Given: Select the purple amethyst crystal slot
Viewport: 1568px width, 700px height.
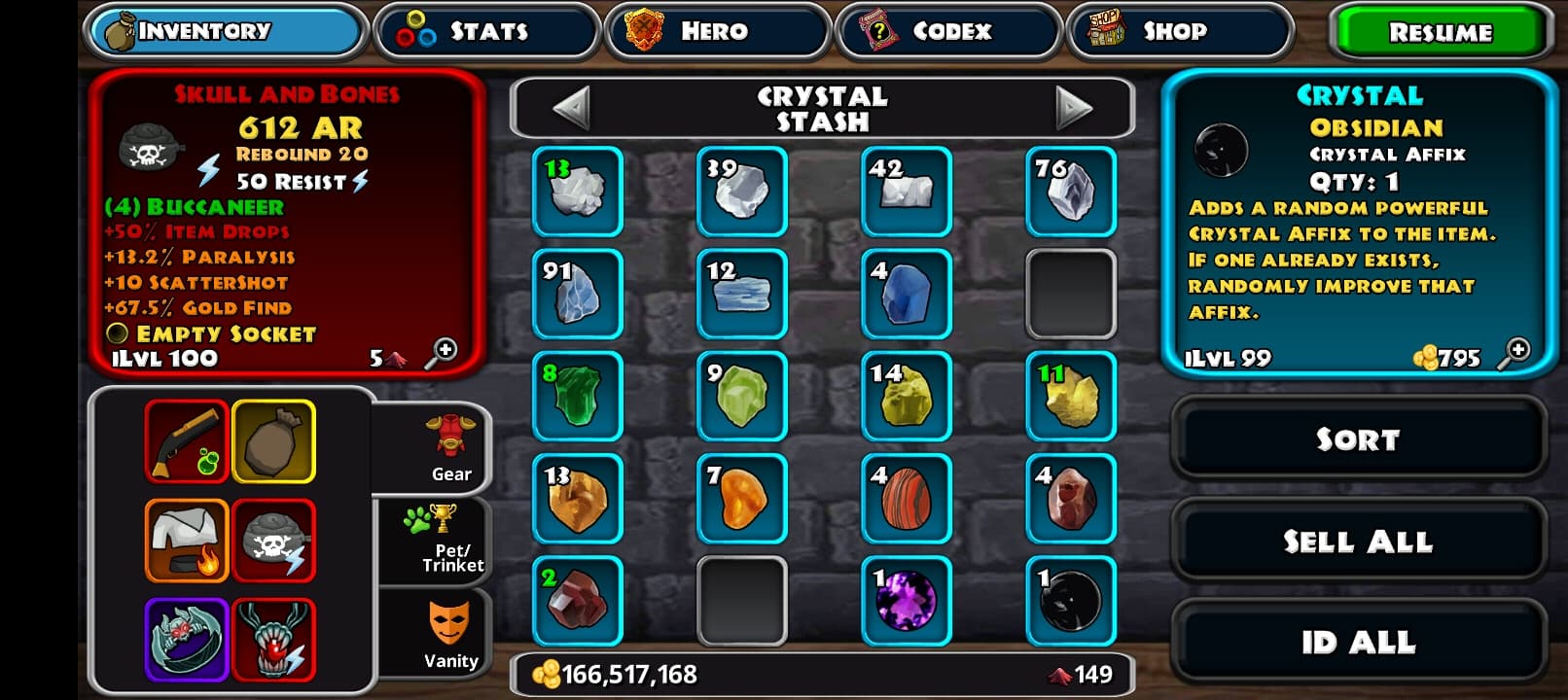Looking at the screenshot, I should 906,601.
